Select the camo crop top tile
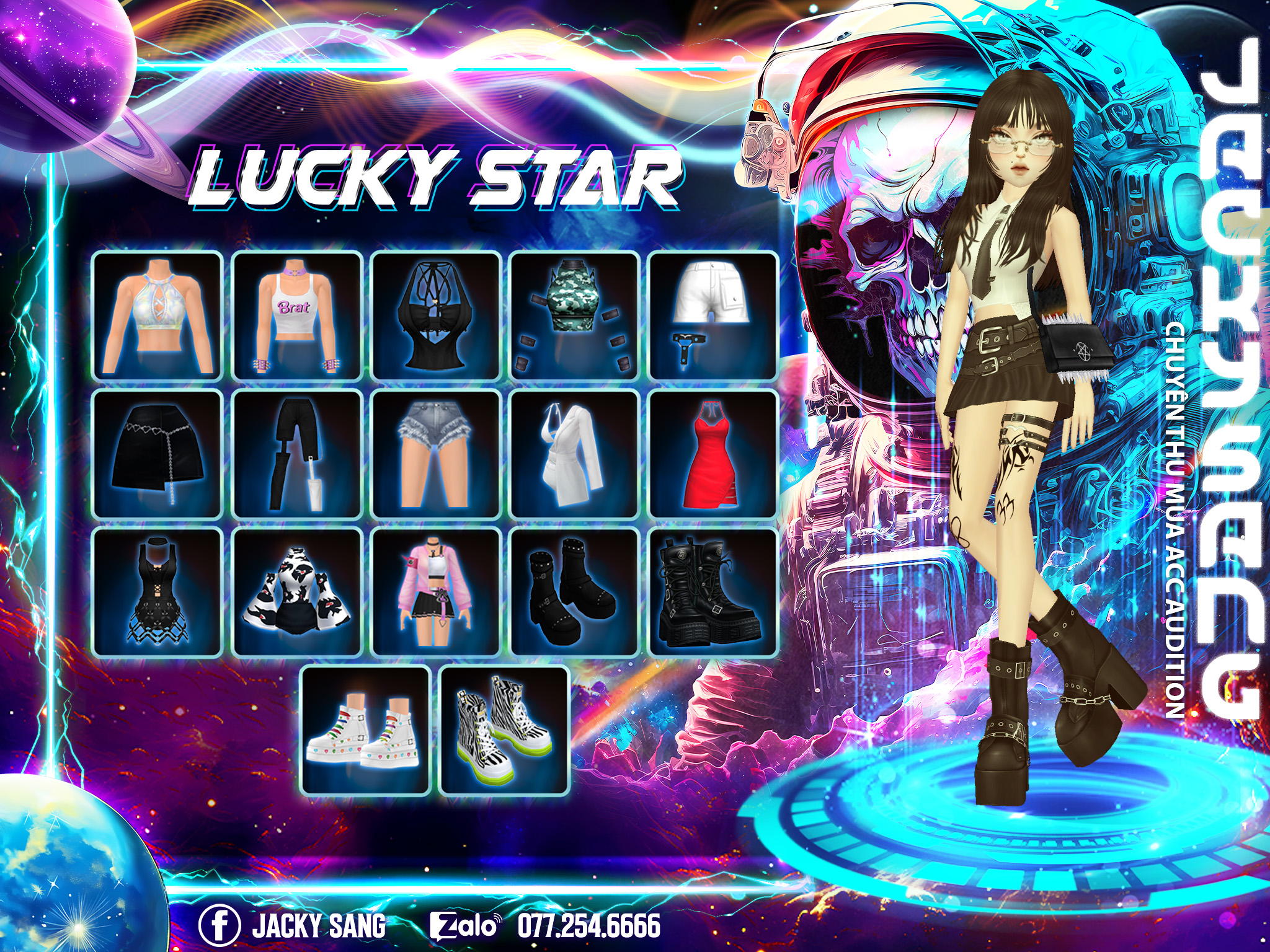The height and width of the screenshot is (952, 1270). point(575,315)
